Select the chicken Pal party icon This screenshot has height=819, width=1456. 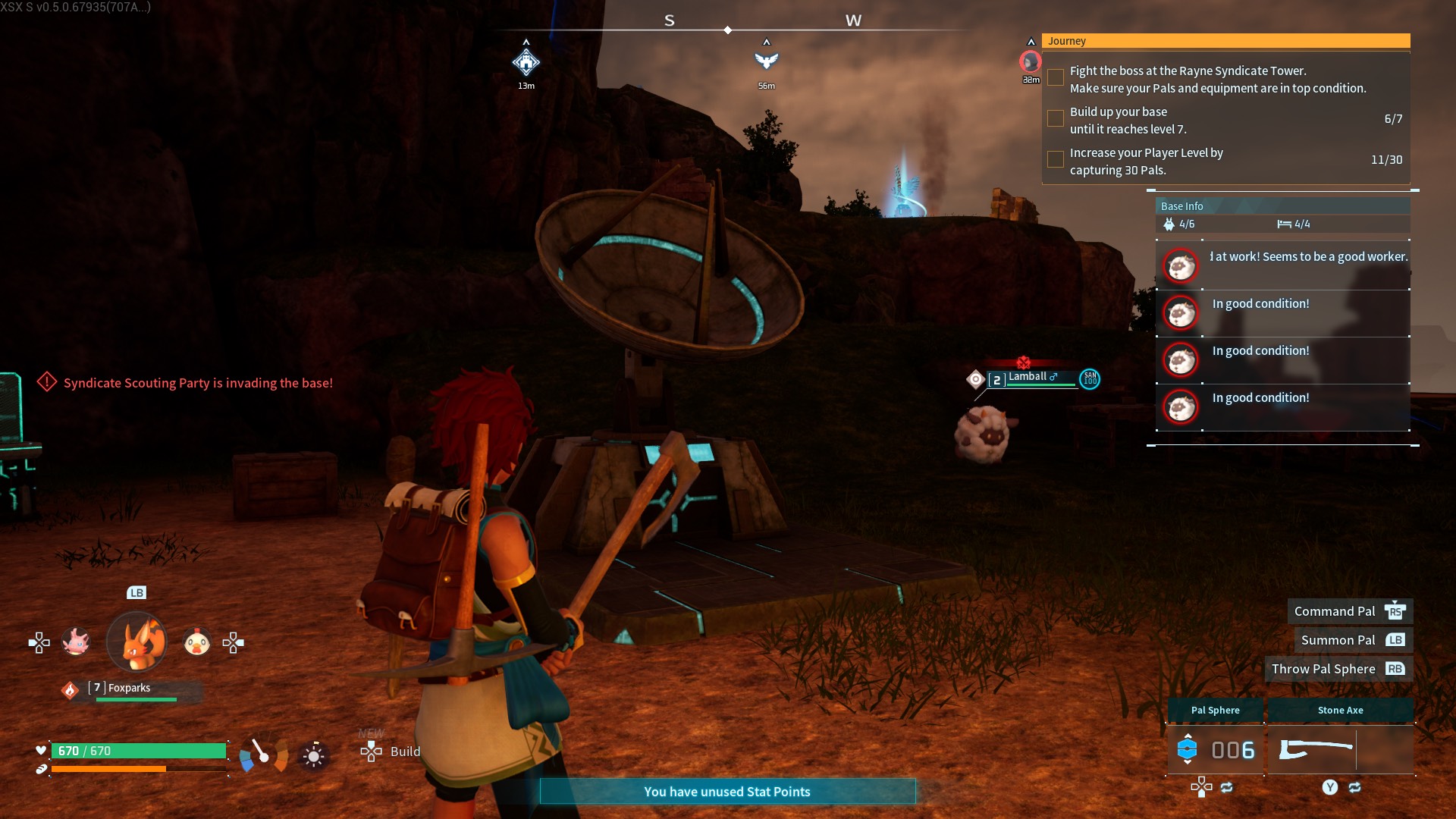coord(197,643)
